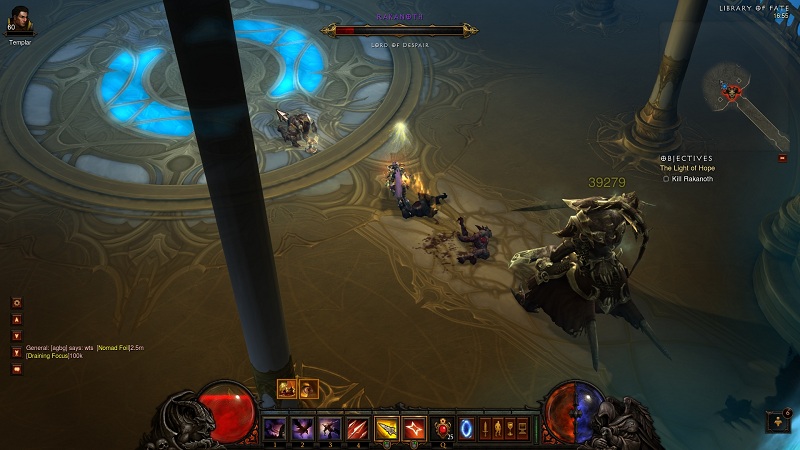Open the social panel button in the corner
This screenshot has height=450, width=800.
[x=778, y=422]
